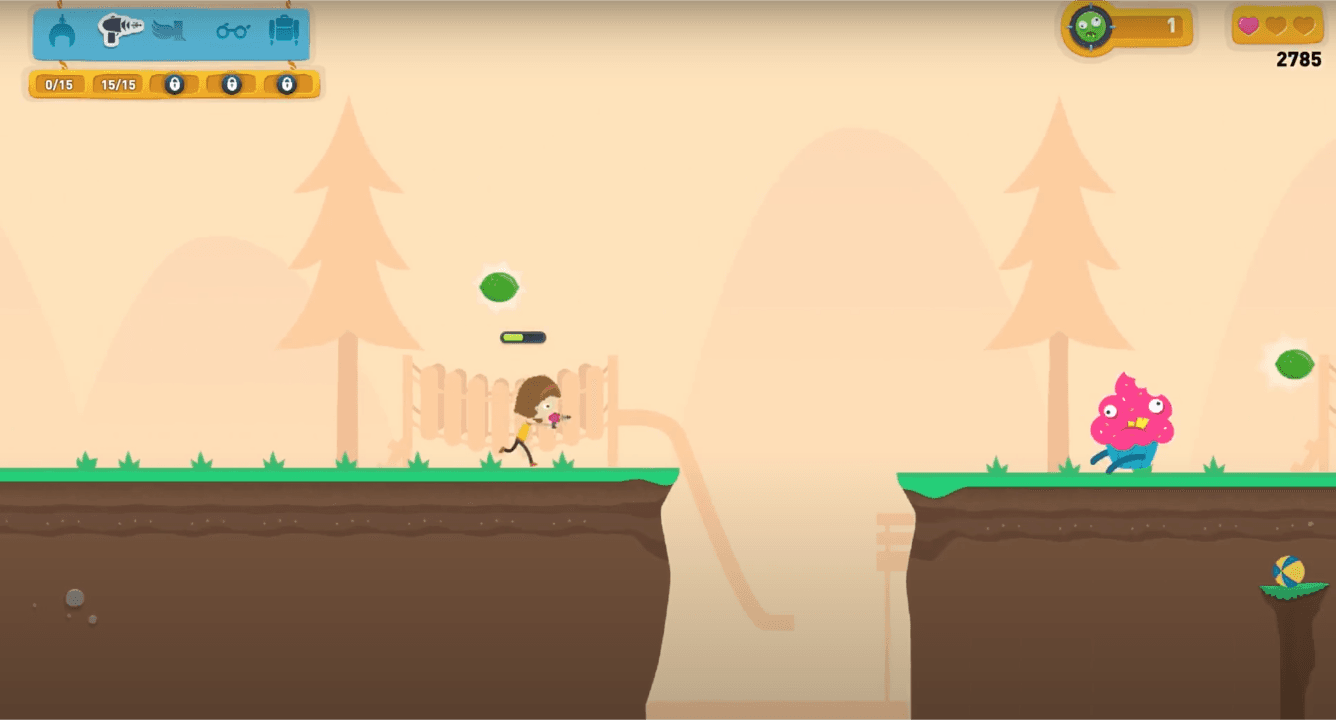Pick the glasses gadget icon
1336x720 pixels.
[x=232, y=32]
